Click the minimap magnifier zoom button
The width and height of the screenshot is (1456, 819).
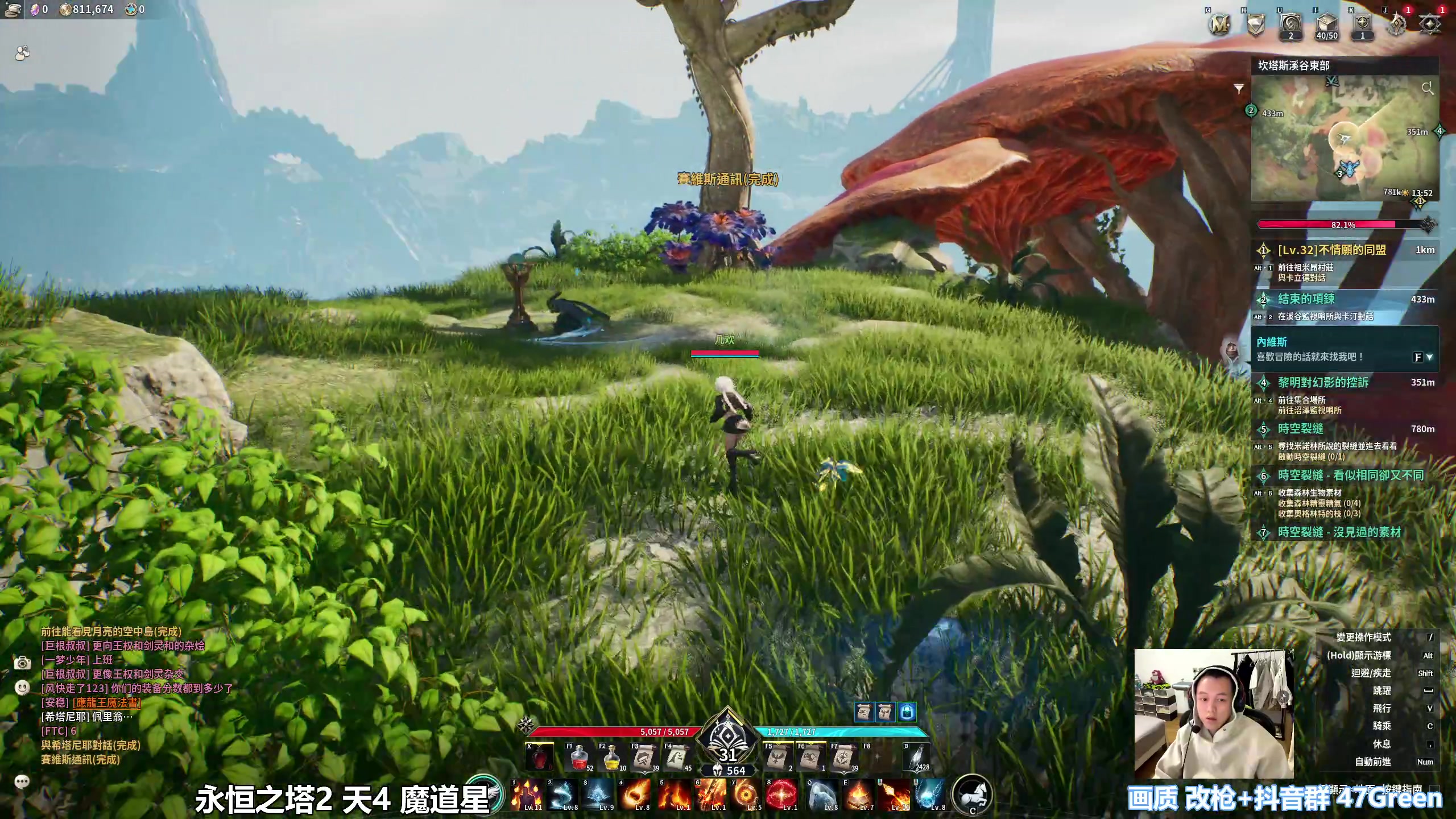1427,88
